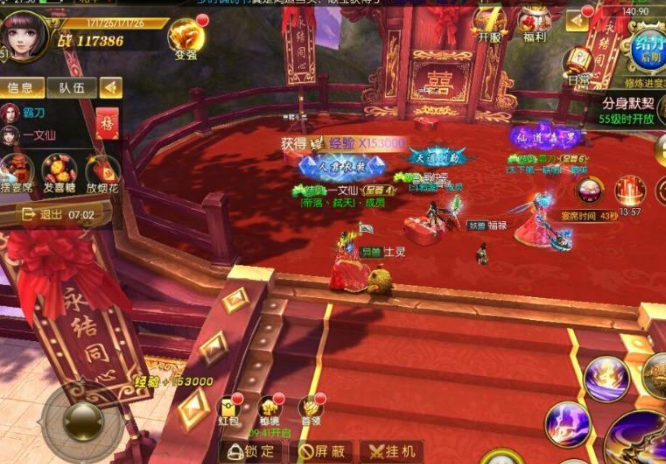Collapse the top-right icons with arrow
This screenshot has height=464, width=666.
[576, 20]
